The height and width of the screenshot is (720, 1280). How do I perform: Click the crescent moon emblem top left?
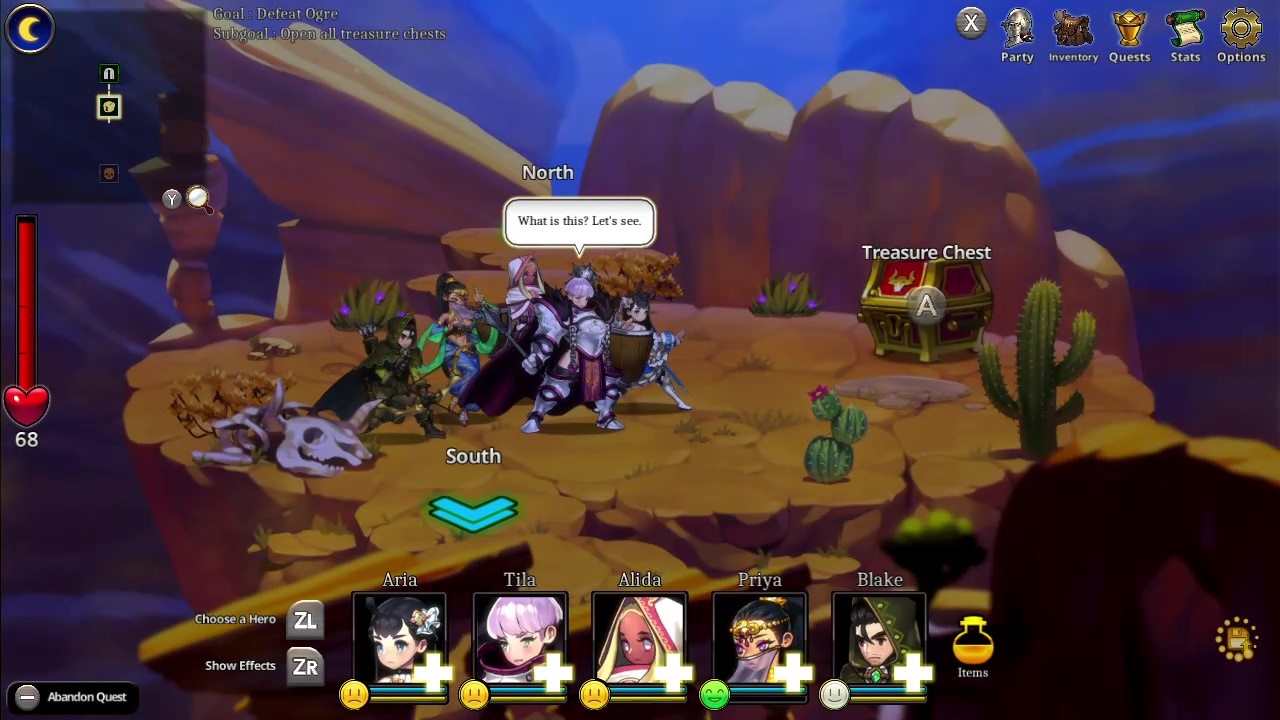pyautogui.click(x=29, y=29)
